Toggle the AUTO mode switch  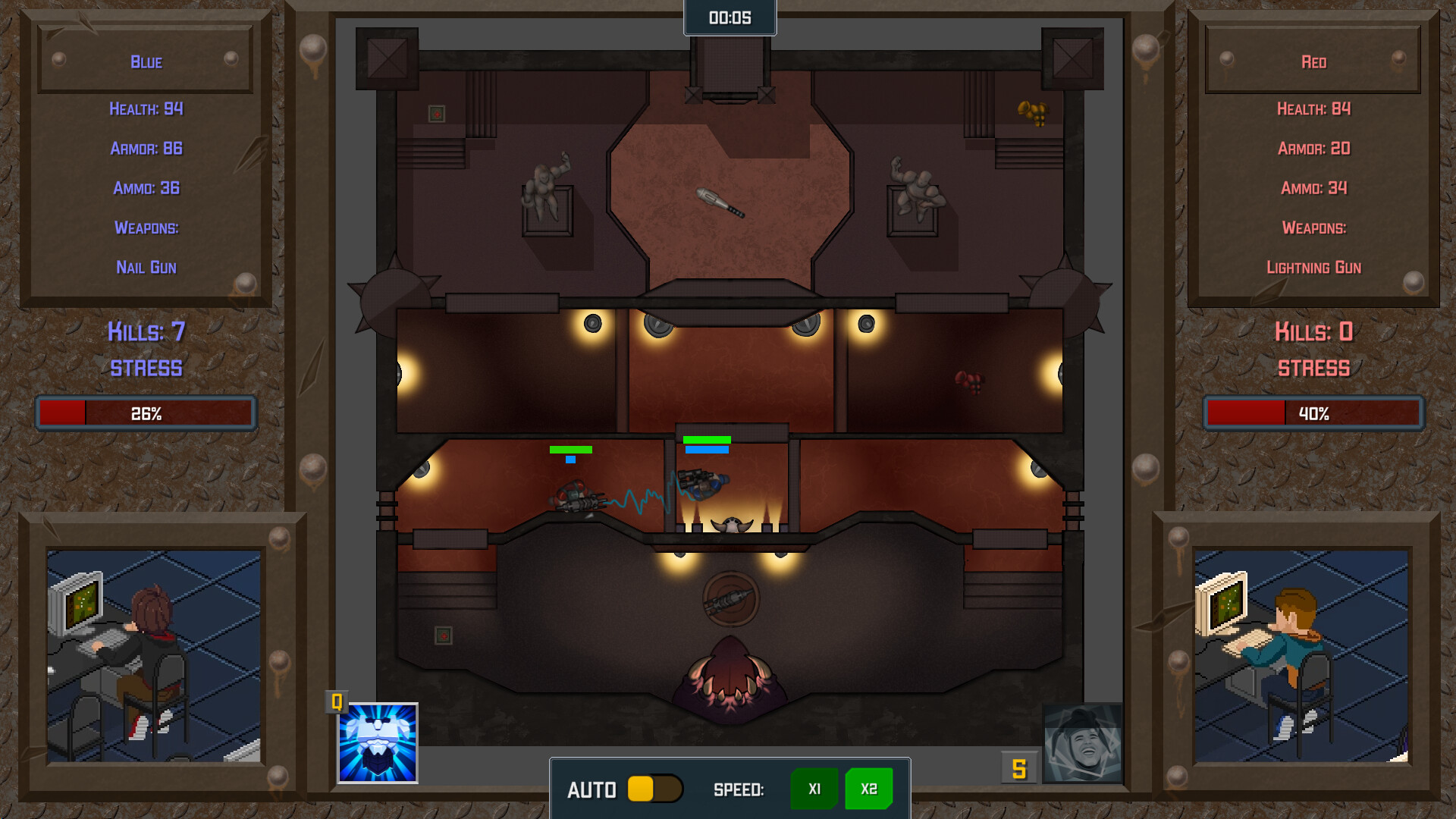pyautogui.click(x=657, y=789)
